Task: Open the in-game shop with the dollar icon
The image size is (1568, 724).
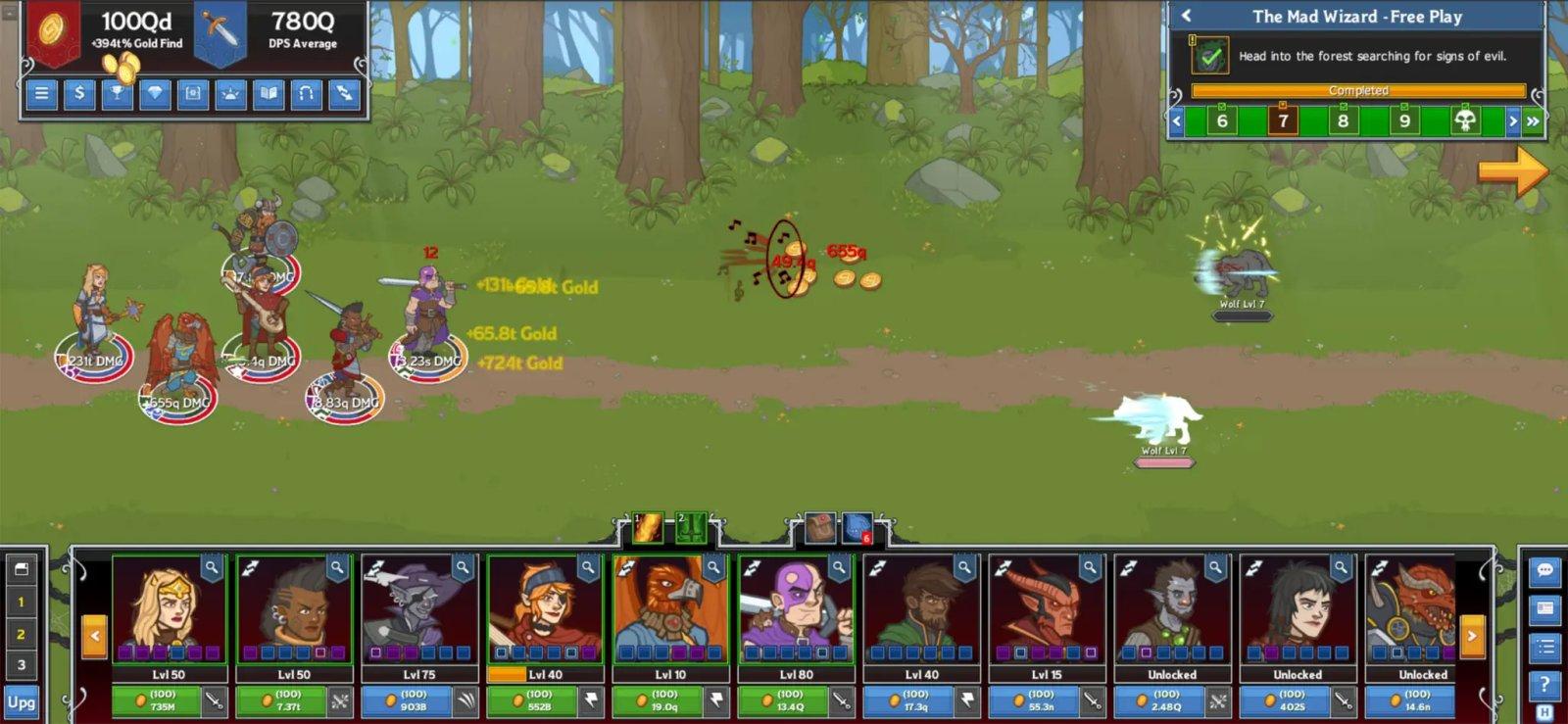Action: [x=77, y=95]
